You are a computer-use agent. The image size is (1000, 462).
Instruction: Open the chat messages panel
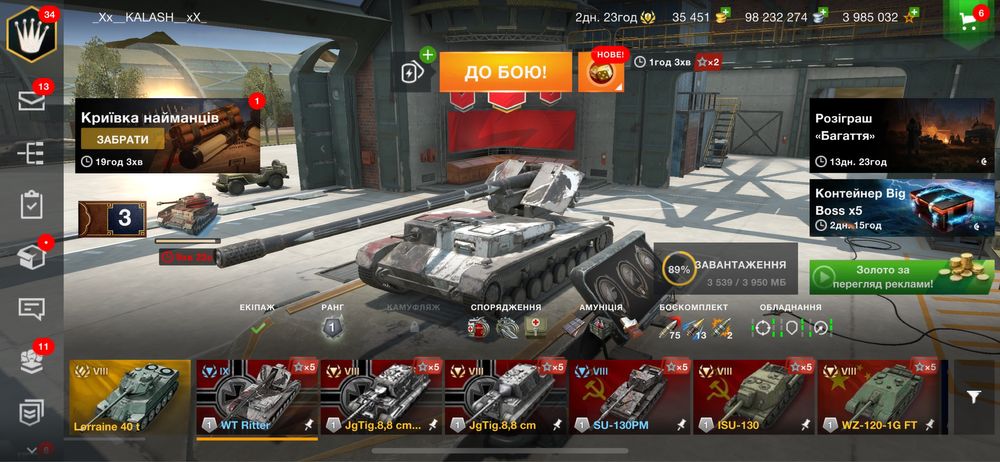pos(32,308)
